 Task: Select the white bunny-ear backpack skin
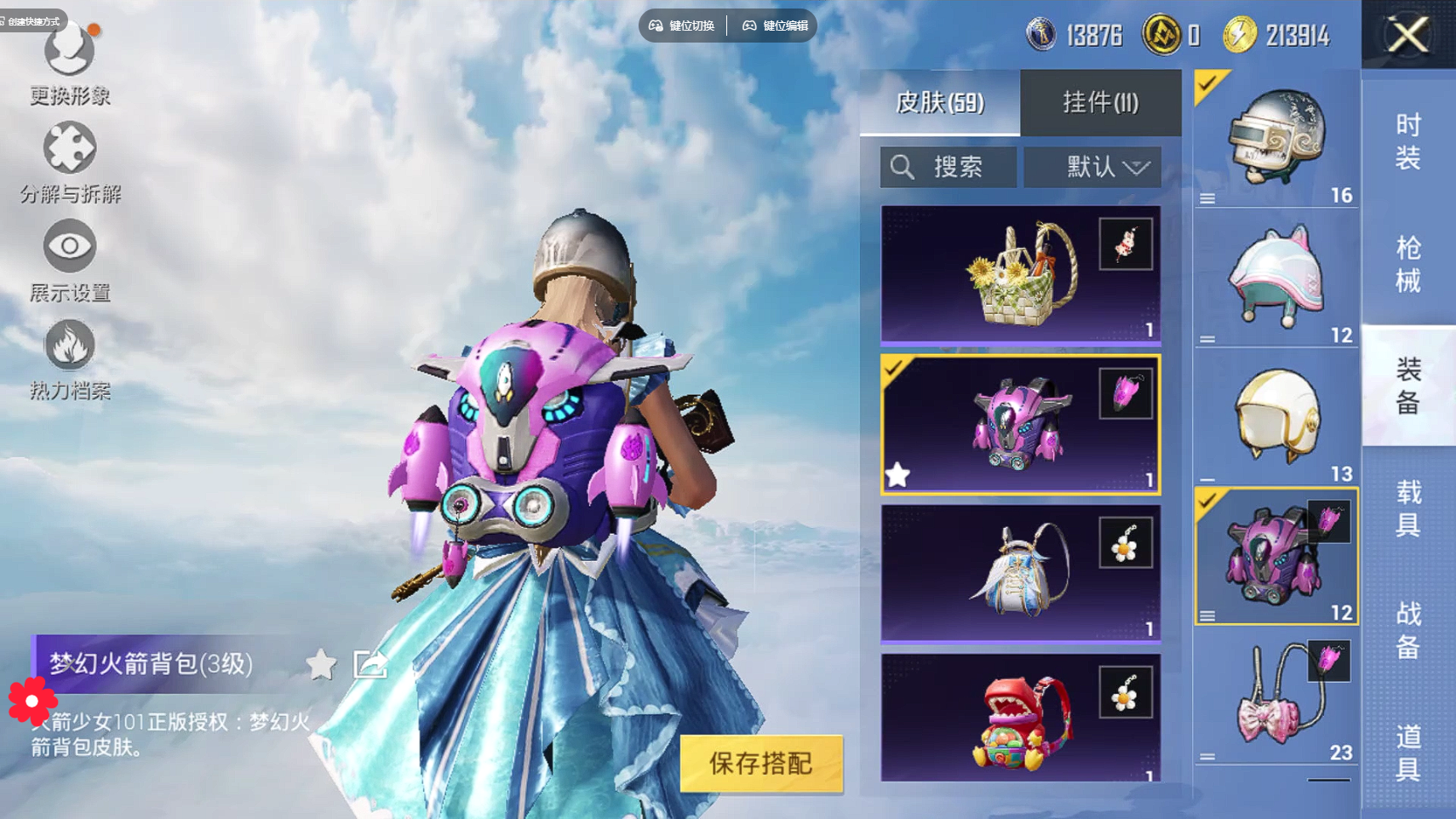(x=1020, y=572)
